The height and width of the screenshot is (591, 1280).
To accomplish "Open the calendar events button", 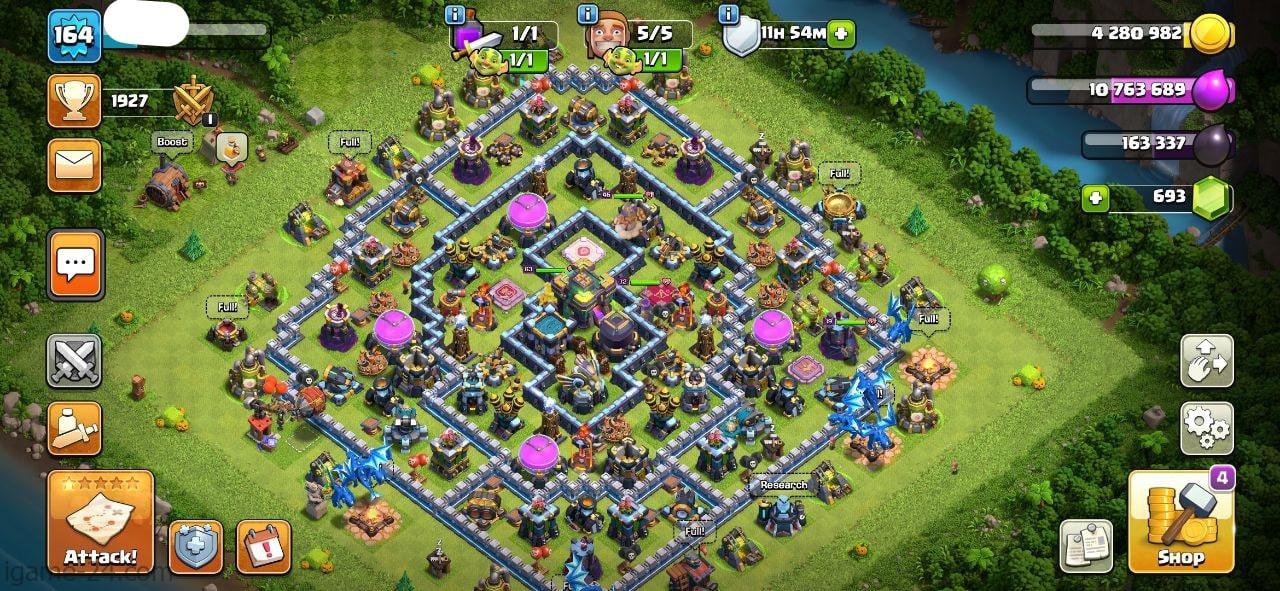I will (263, 547).
